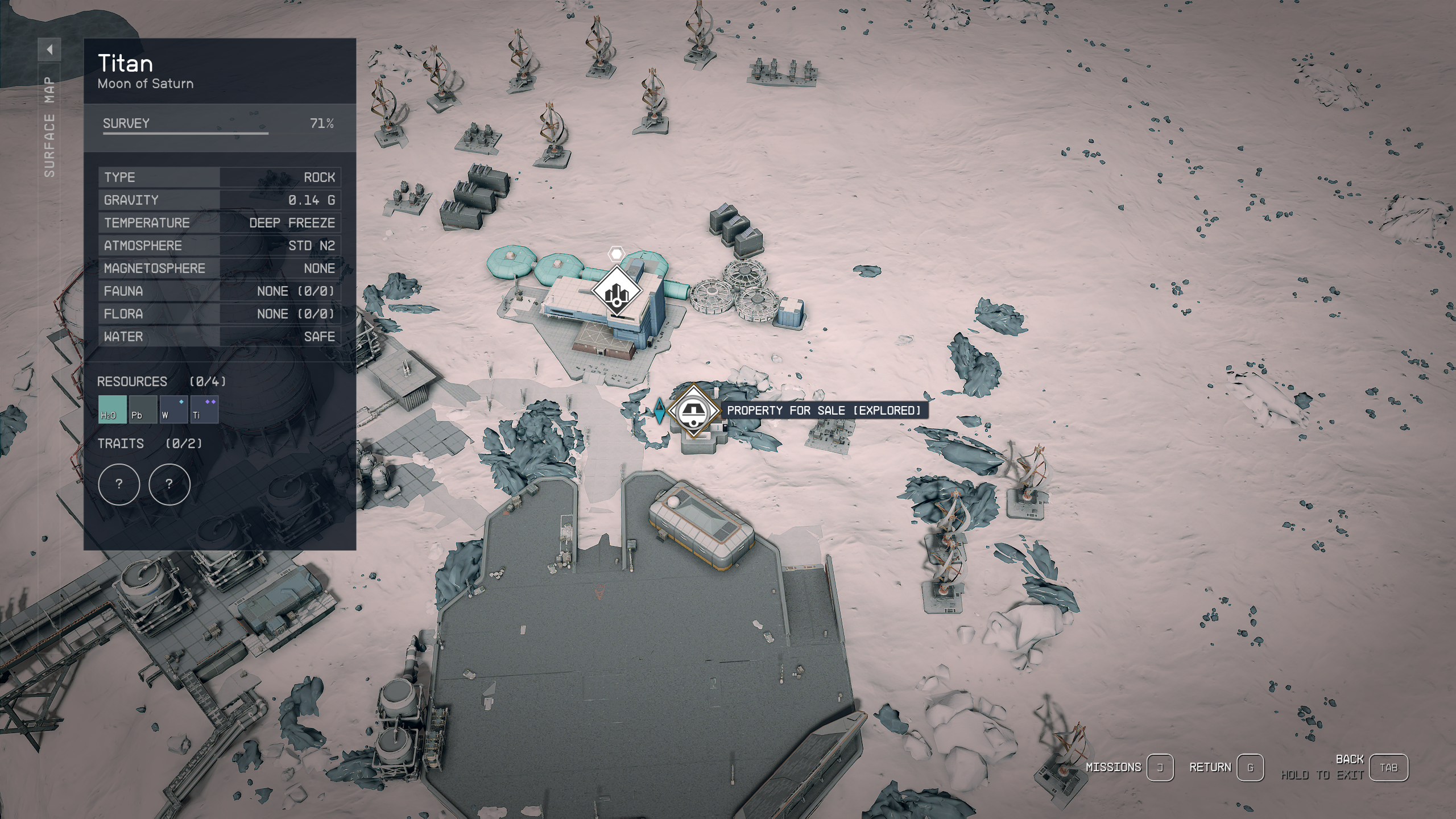Select the Ti titanium resource tile
The width and height of the screenshot is (1456, 819).
point(204,409)
